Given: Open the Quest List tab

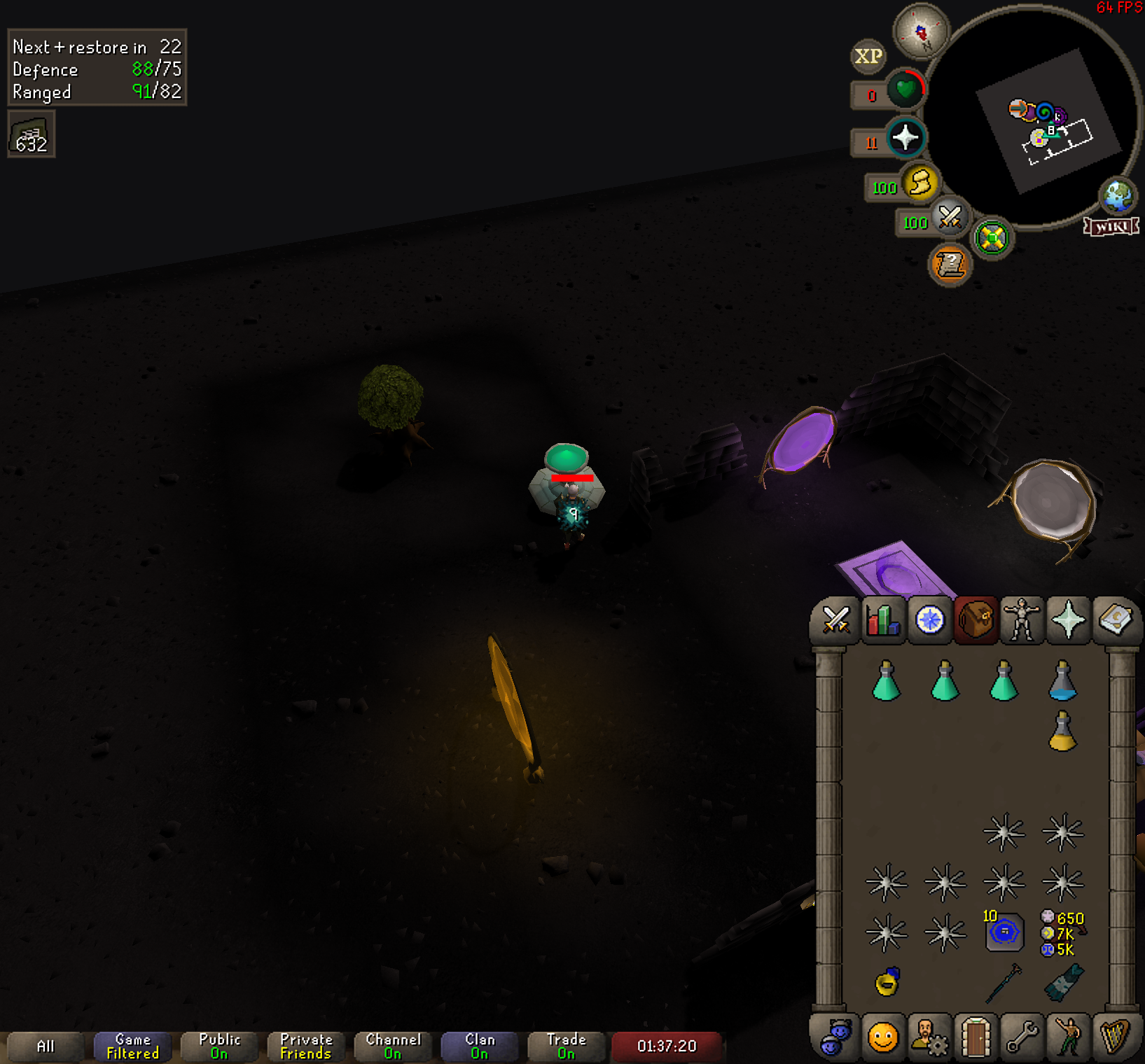Looking at the screenshot, I should coord(929,620).
